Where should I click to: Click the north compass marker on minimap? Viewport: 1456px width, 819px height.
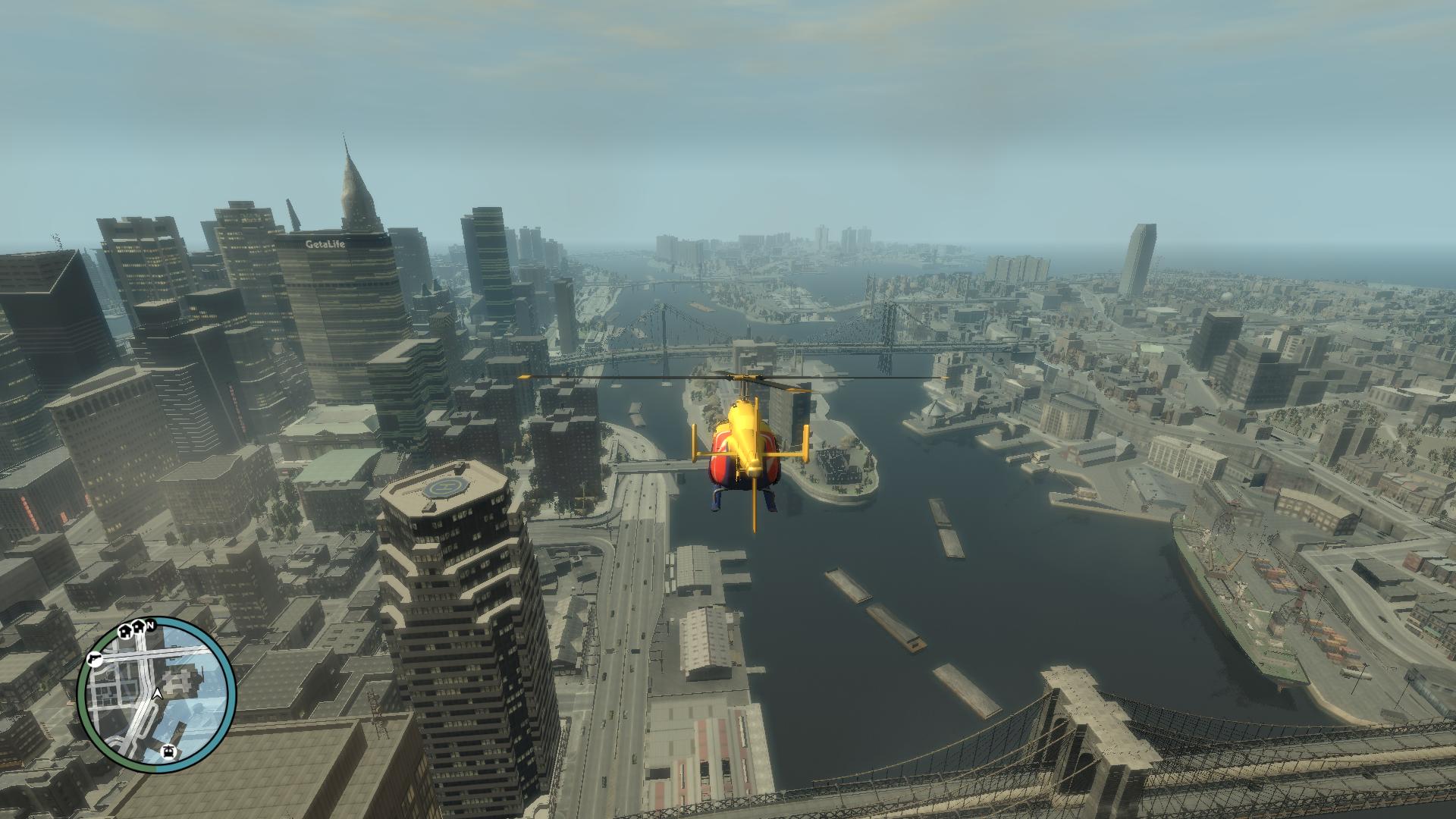coord(151,625)
